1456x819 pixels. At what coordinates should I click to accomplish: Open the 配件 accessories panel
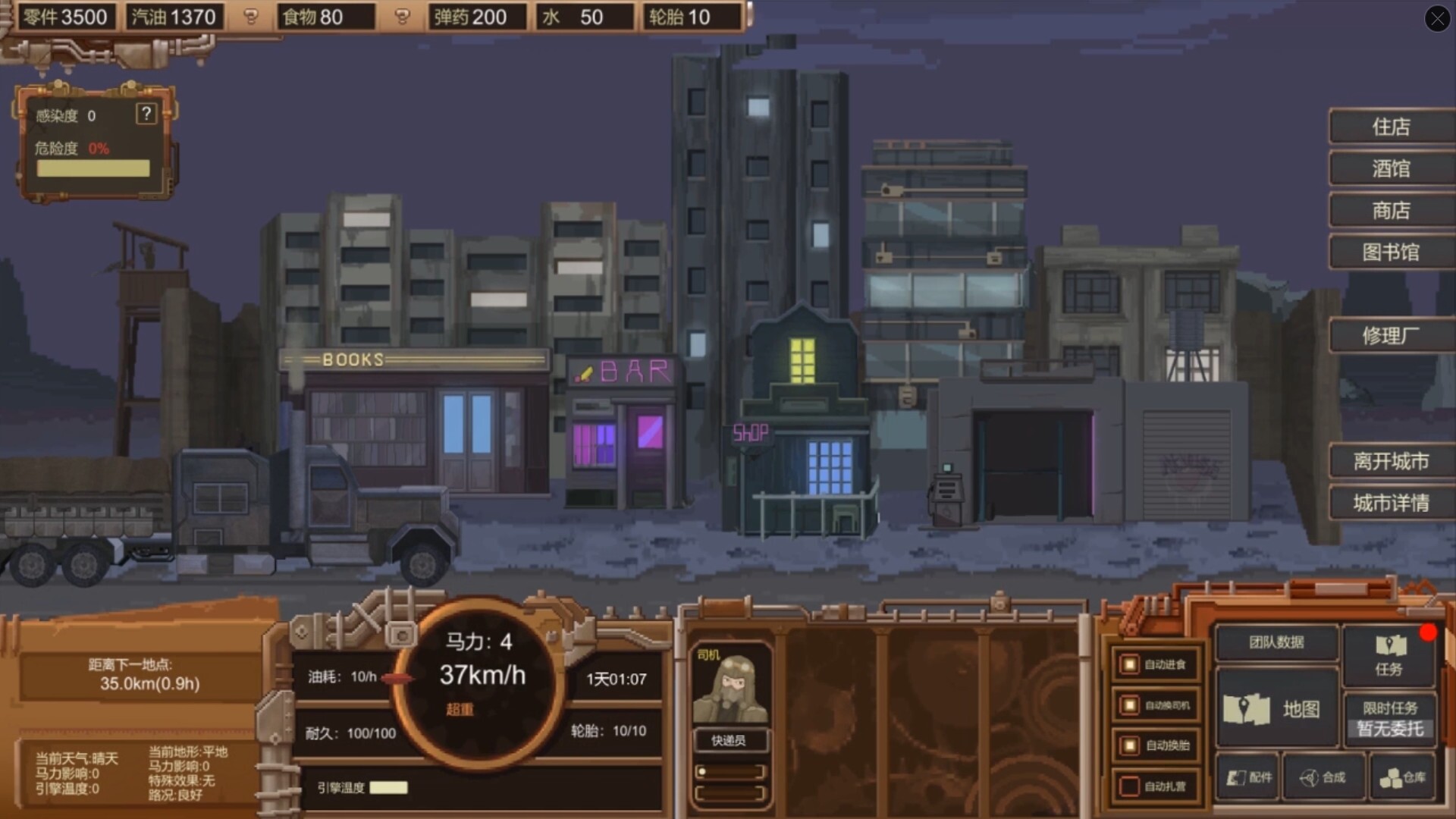tap(1247, 777)
